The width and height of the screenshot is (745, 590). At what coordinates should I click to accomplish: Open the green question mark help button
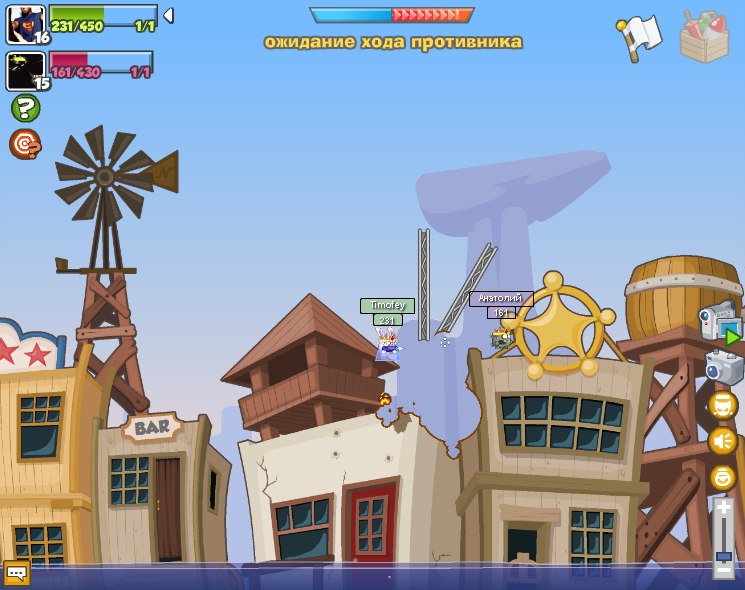(25, 108)
